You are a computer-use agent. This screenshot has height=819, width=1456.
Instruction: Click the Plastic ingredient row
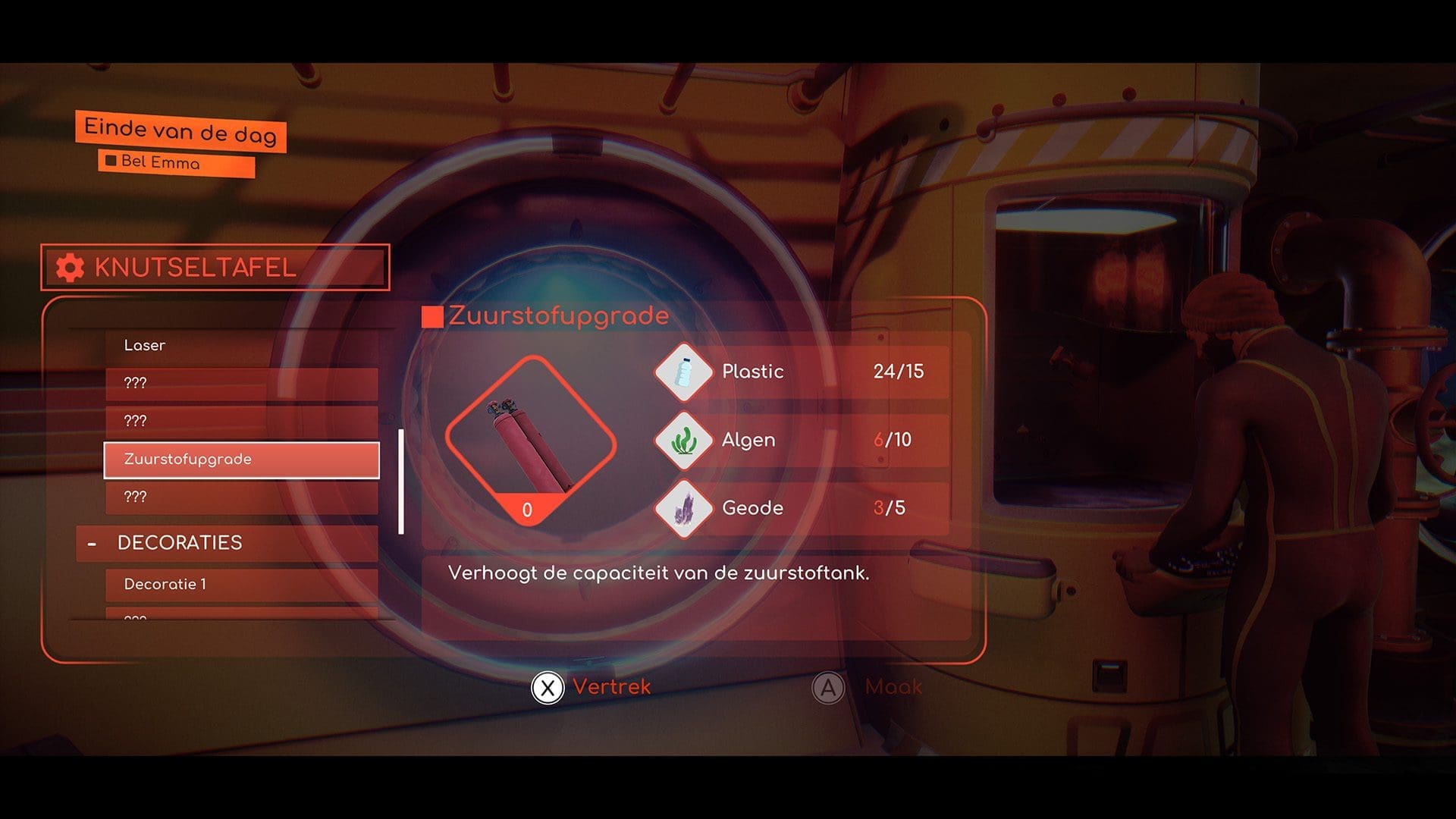(802, 372)
